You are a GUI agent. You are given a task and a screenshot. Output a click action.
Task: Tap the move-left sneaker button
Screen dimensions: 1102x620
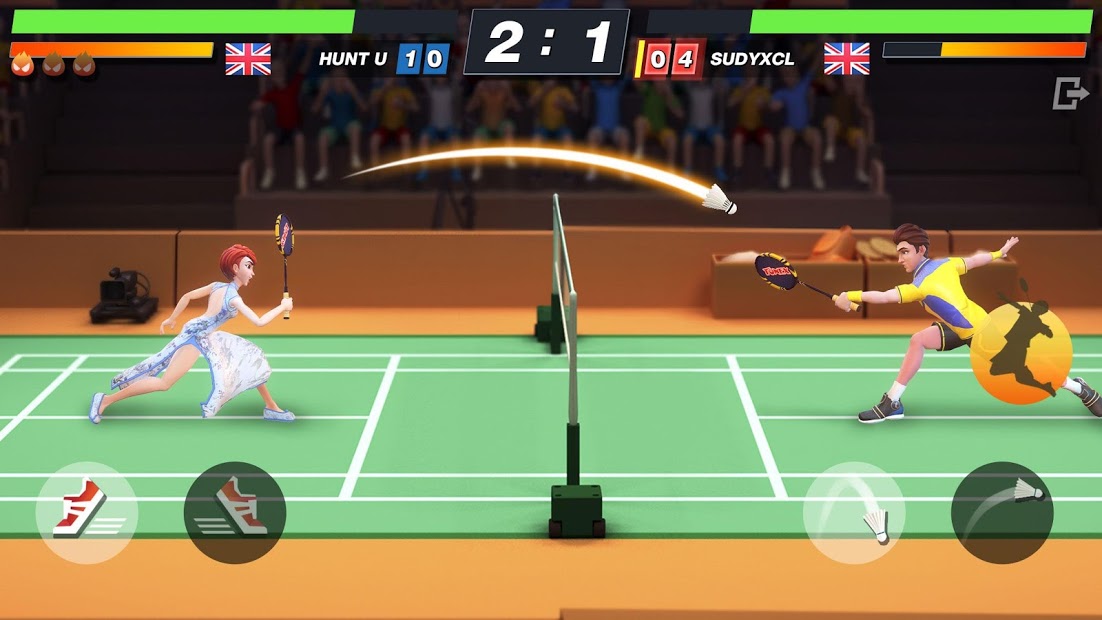click(x=86, y=512)
